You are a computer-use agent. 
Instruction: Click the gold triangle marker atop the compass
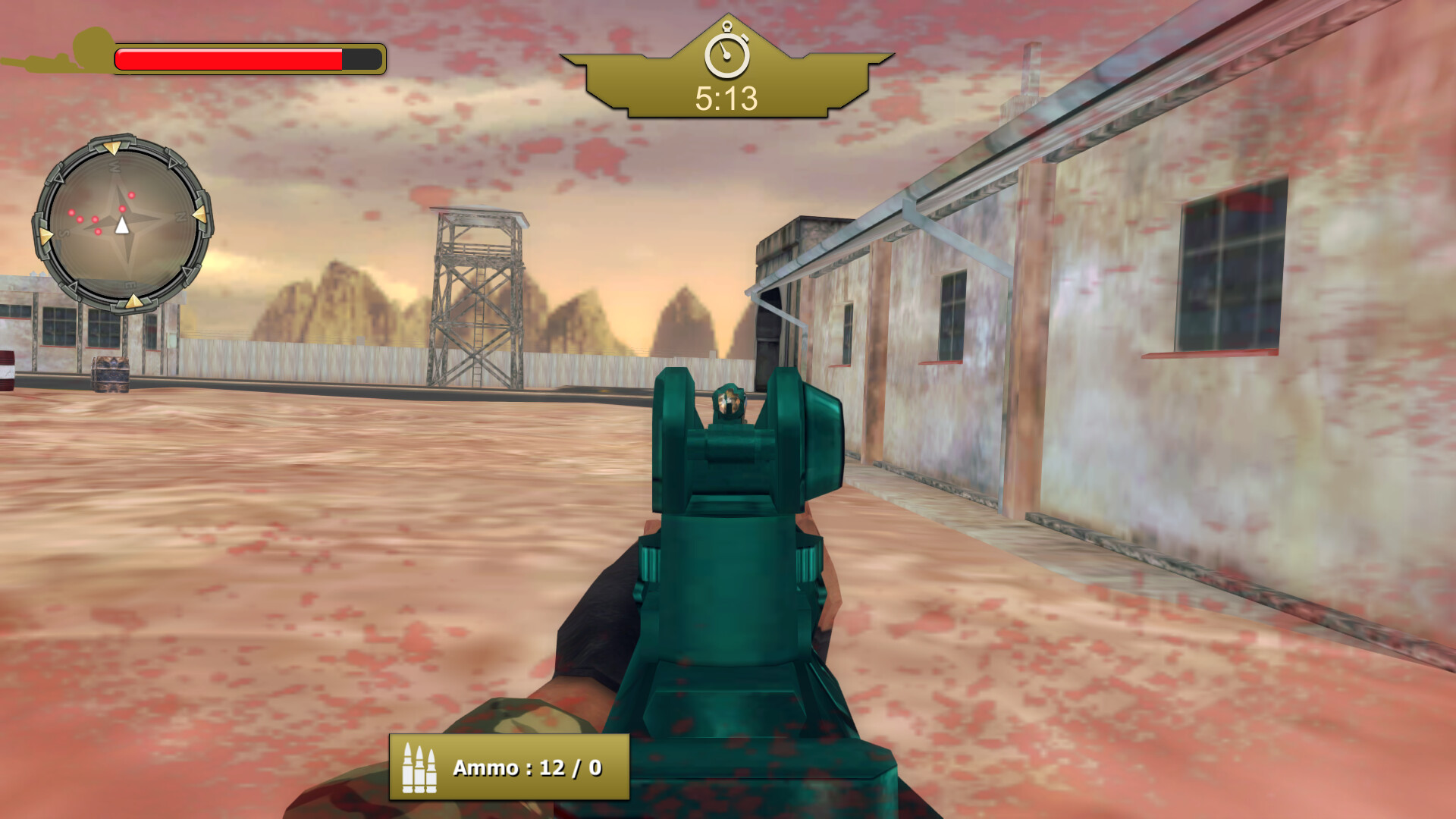[x=114, y=149]
